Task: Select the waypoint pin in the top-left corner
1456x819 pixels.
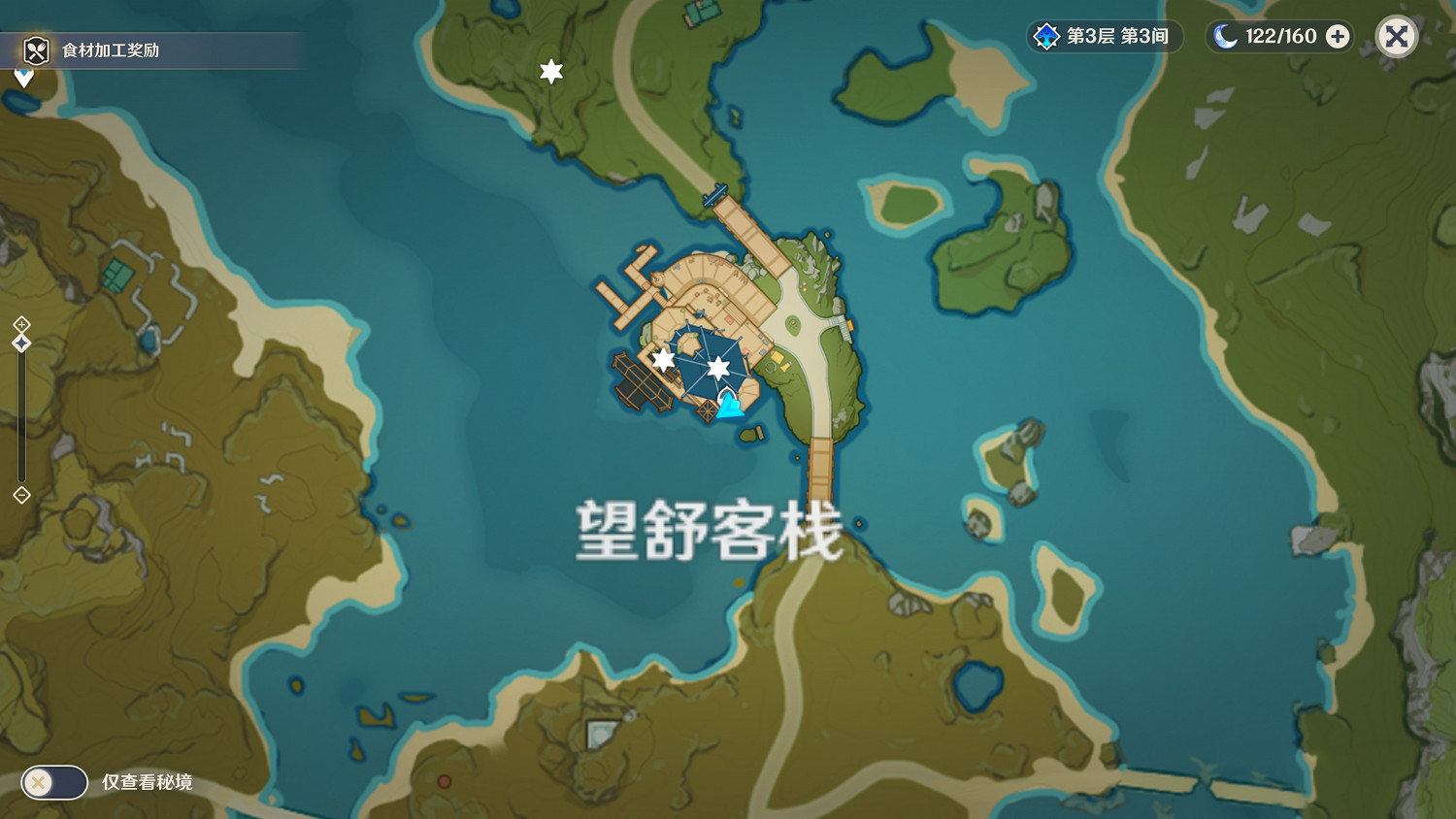Action: tap(21, 73)
